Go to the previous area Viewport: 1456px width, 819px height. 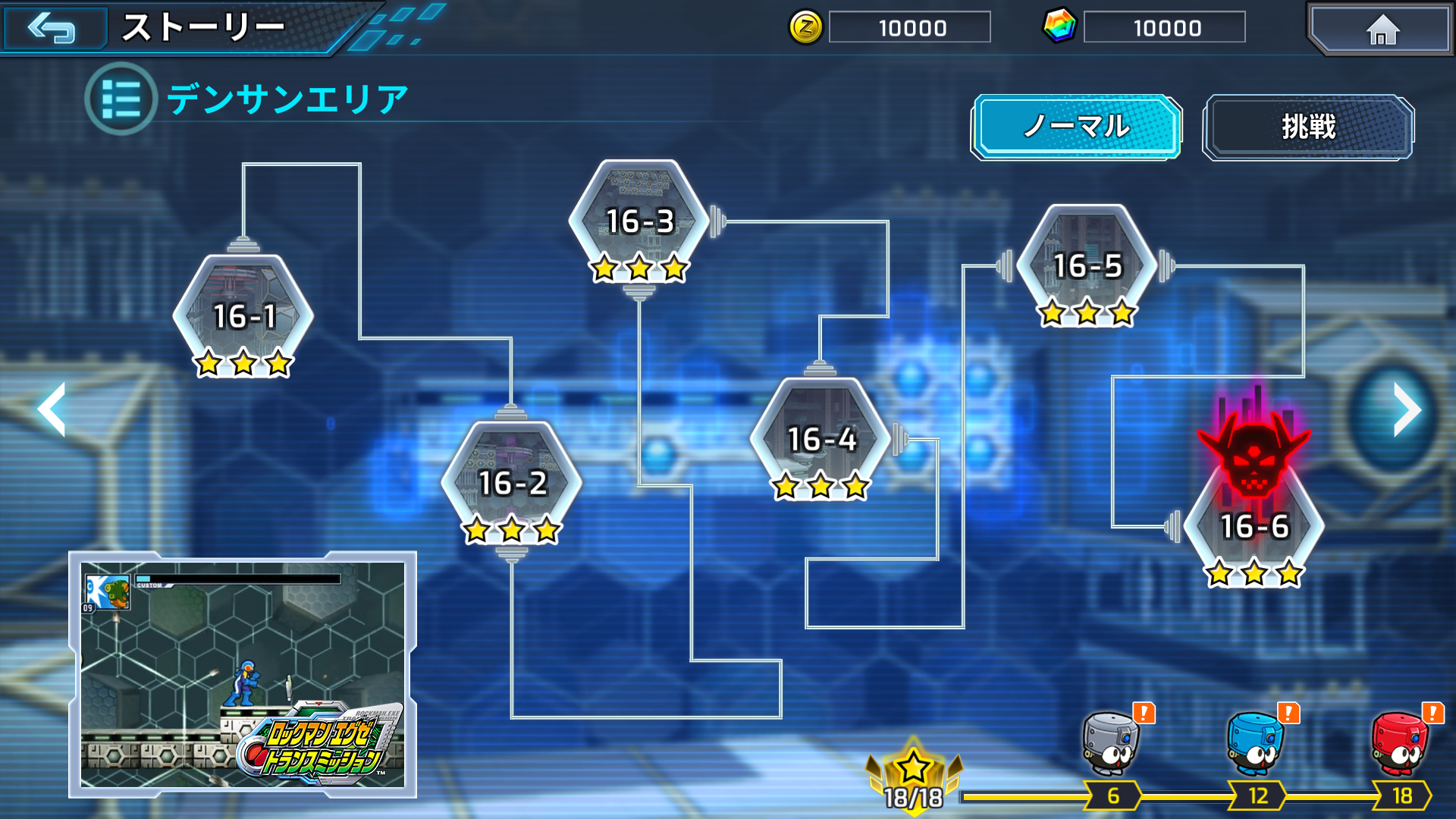click(52, 409)
